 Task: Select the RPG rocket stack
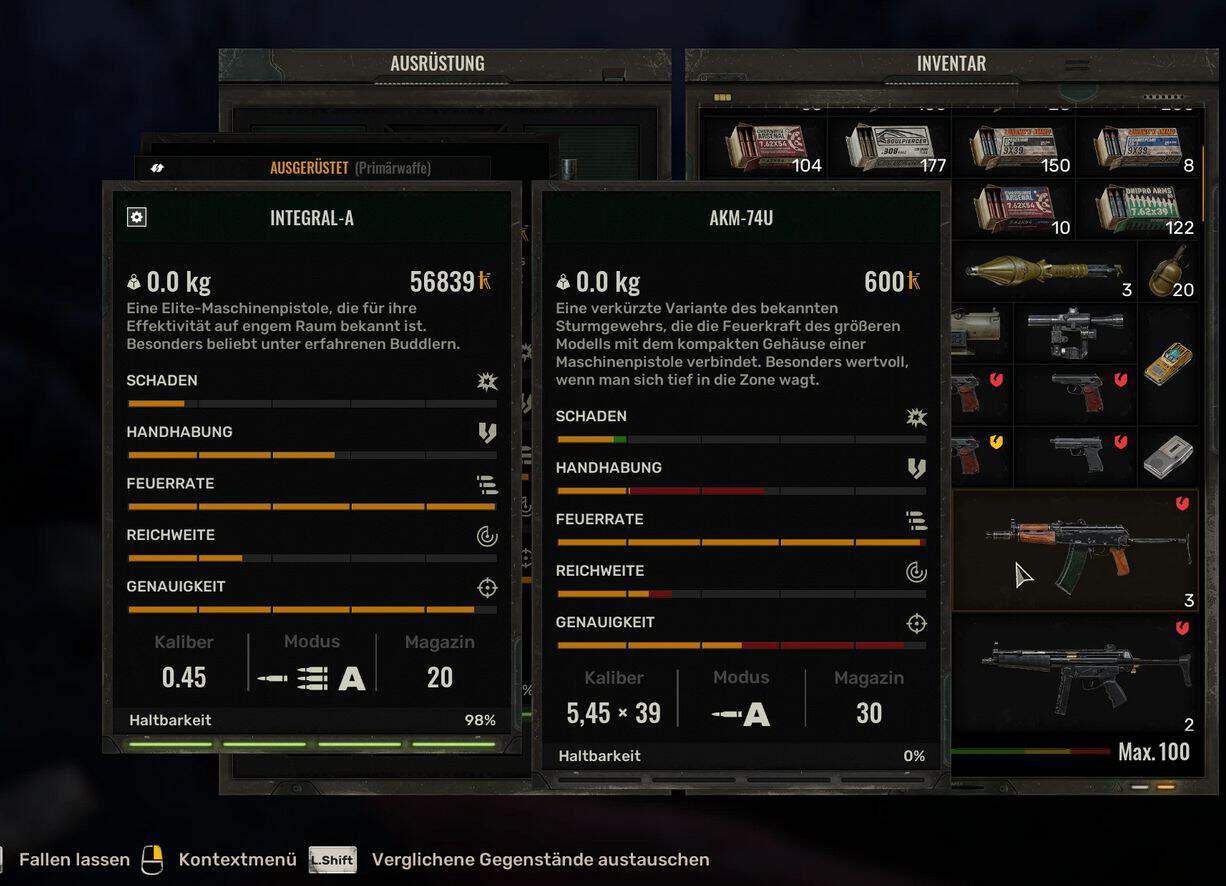point(1040,271)
